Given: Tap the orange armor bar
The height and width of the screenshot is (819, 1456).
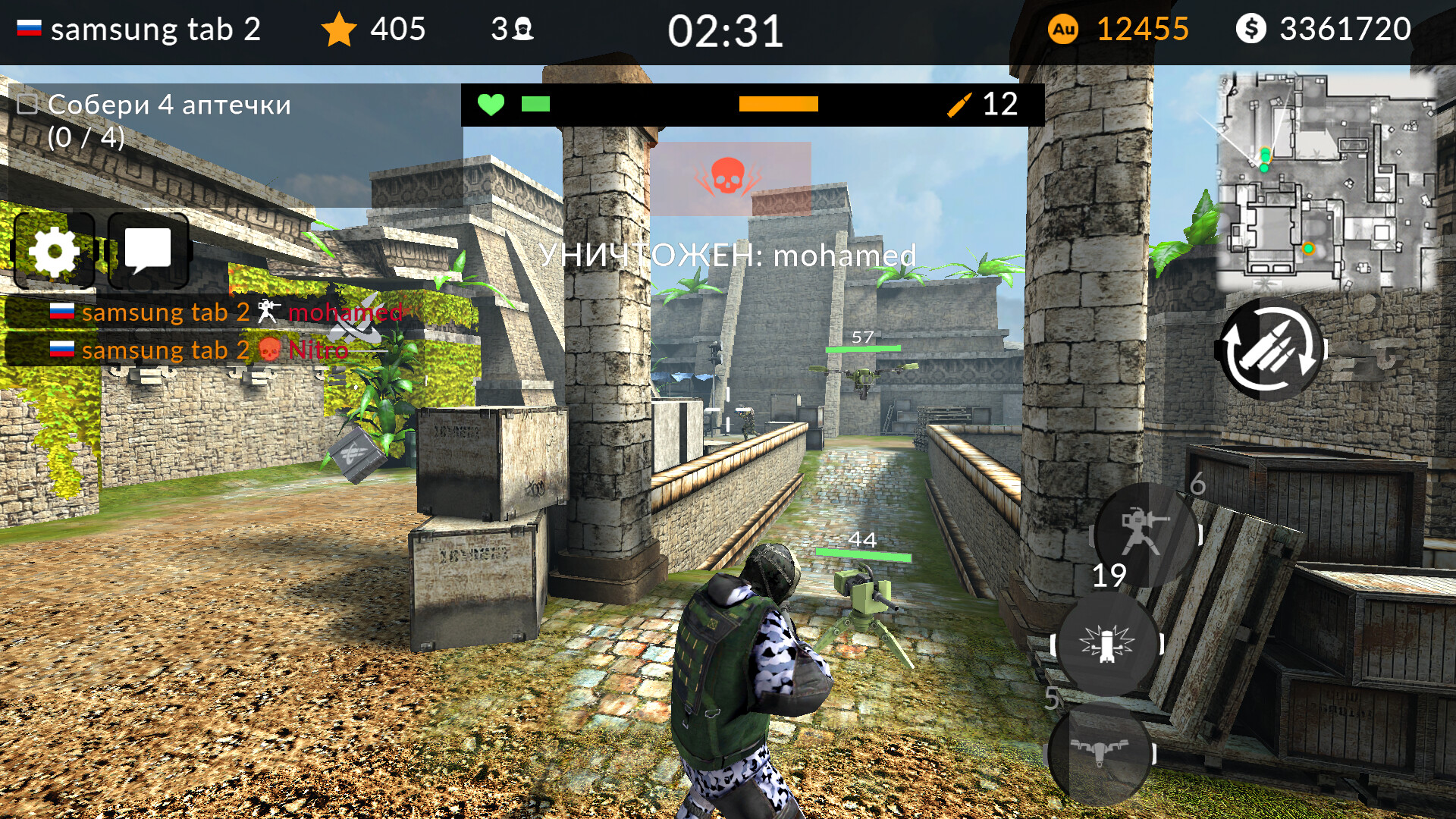Looking at the screenshot, I should point(777,104).
